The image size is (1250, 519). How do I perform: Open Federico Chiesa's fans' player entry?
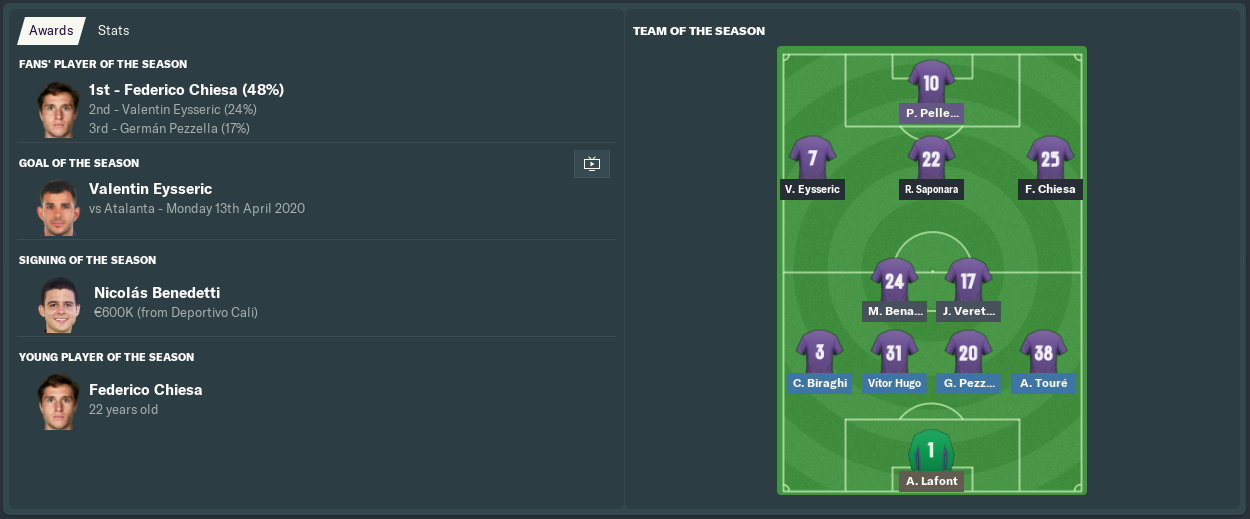[186, 90]
